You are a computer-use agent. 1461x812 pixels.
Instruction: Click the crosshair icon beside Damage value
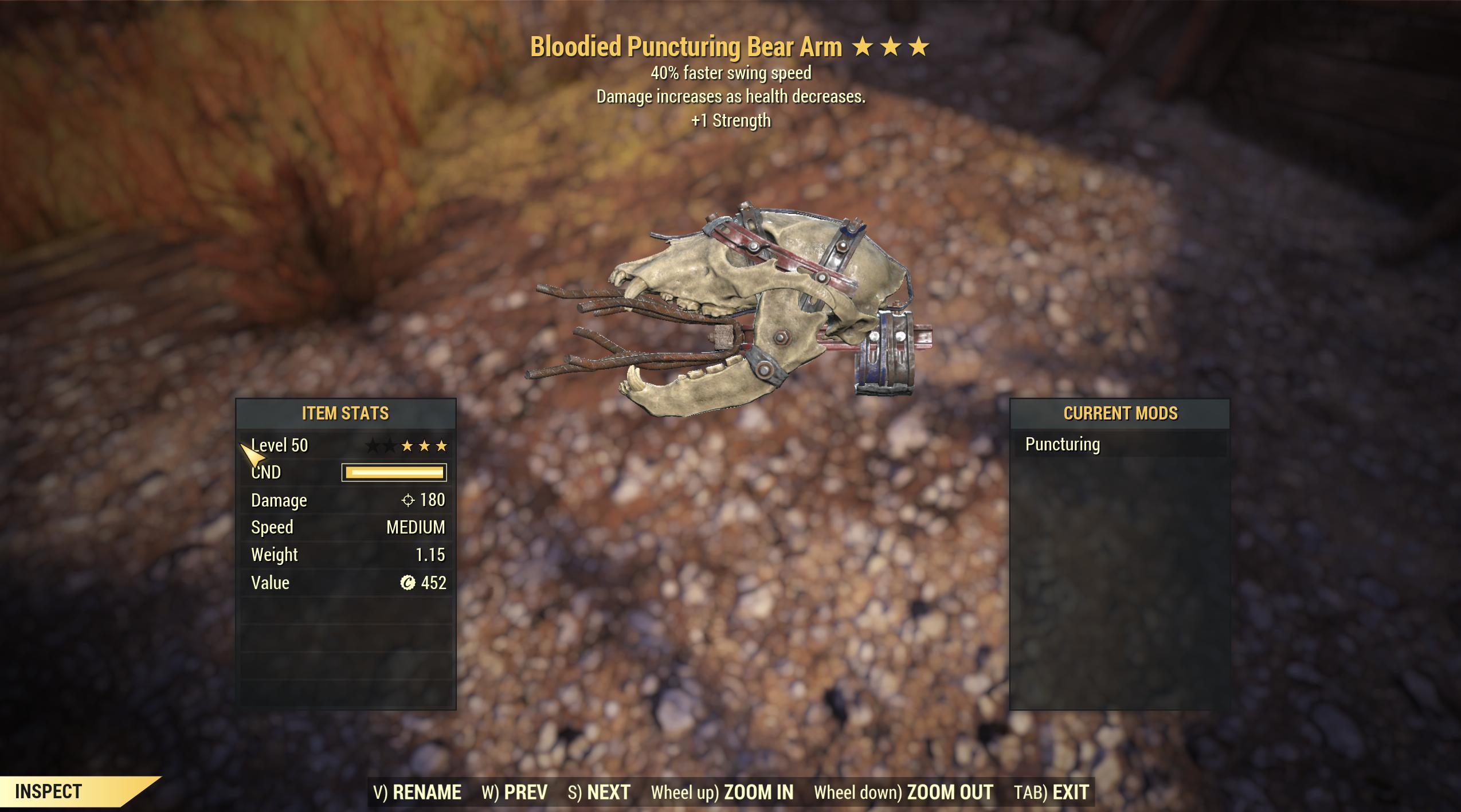point(407,500)
